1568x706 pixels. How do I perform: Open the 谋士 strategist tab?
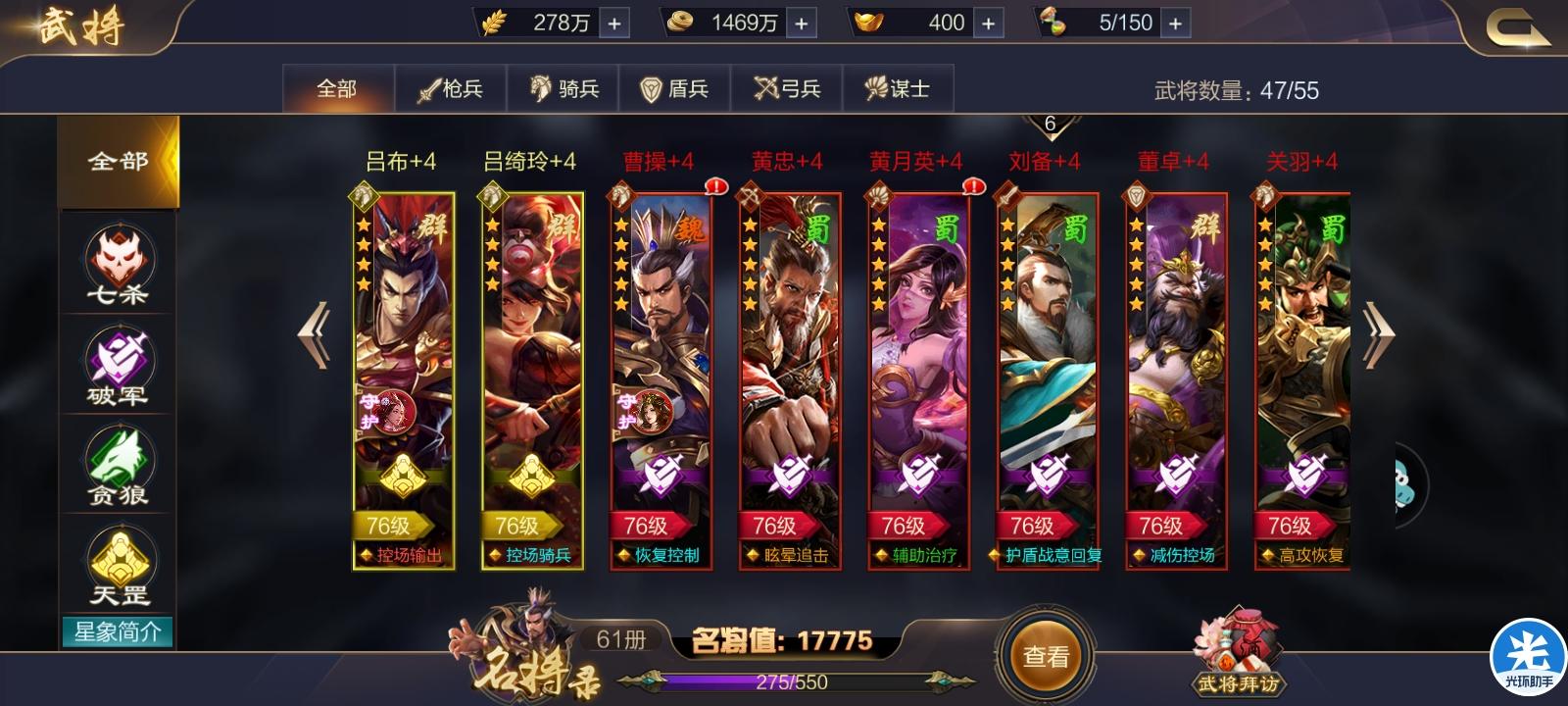pos(899,87)
